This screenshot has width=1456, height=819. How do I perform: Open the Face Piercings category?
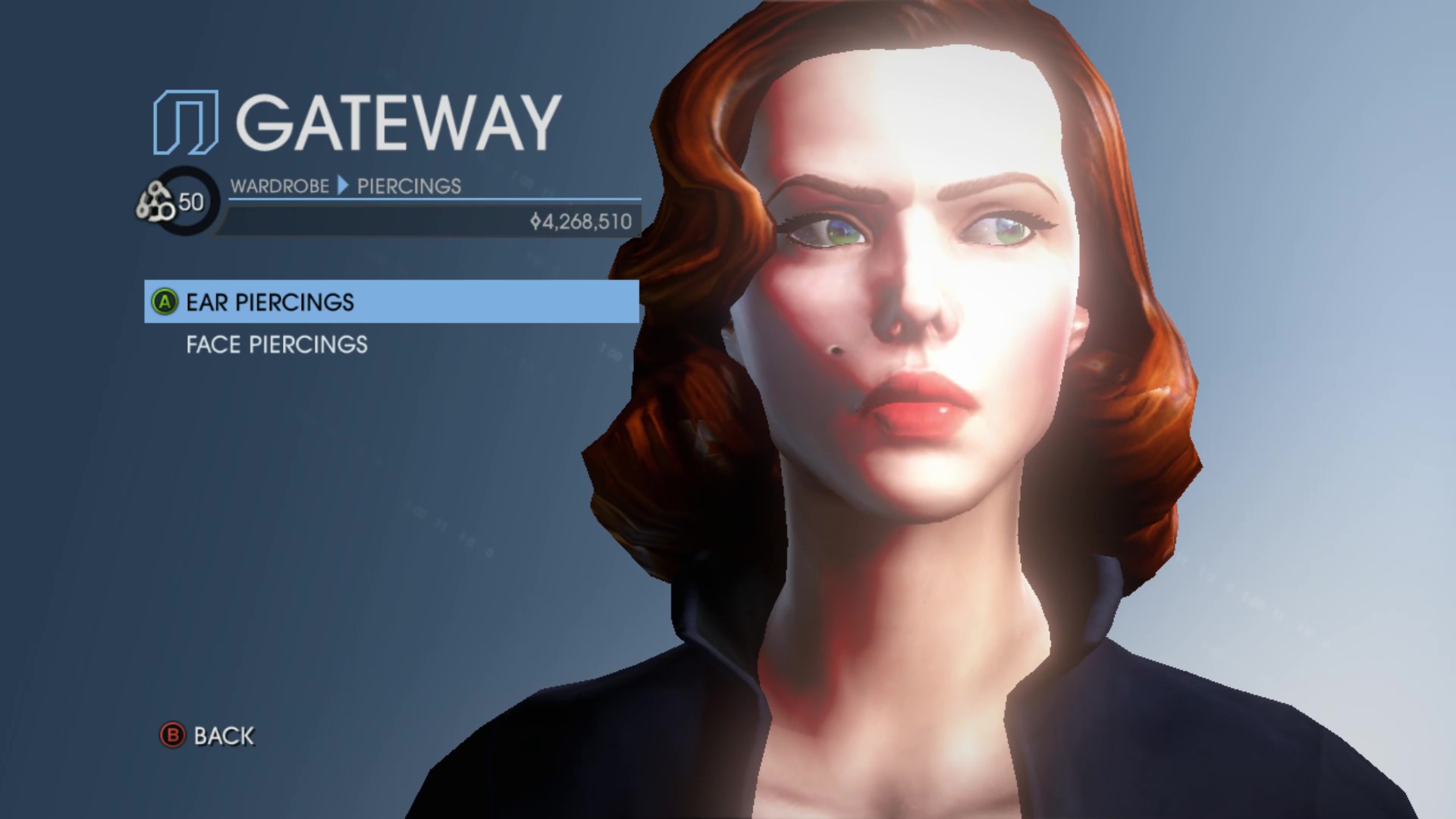(277, 345)
